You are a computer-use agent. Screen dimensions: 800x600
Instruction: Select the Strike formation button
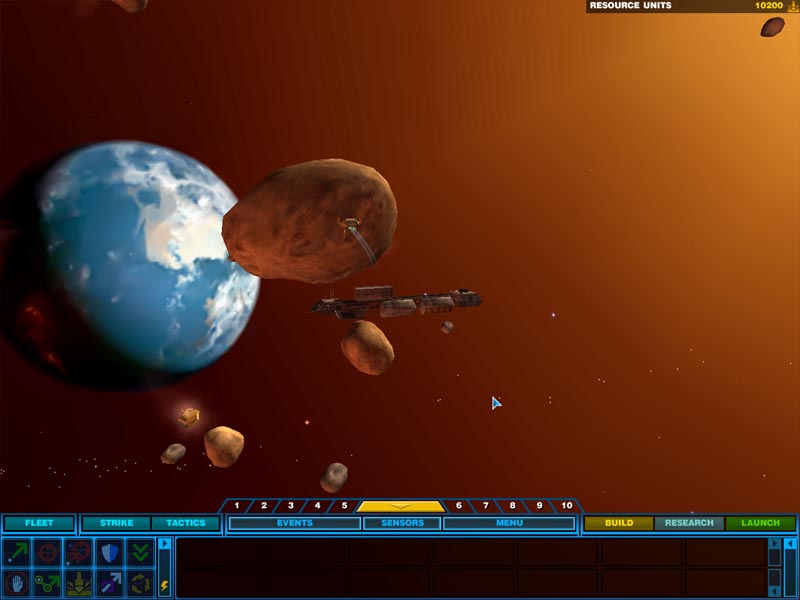tap(116, 523)
